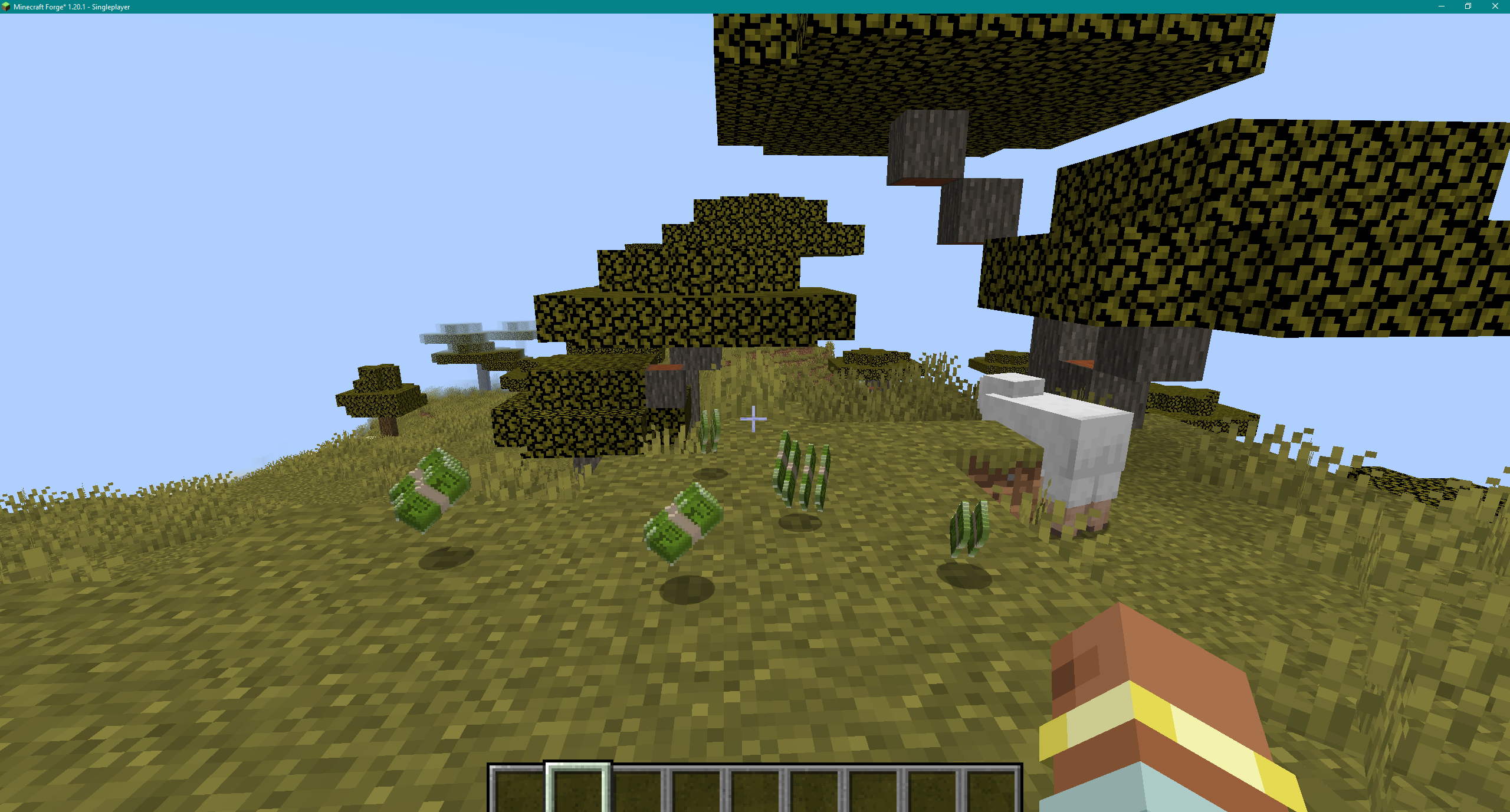Image resolution: width=1510 pixels, height=812 pixels.
Task: Click the Minecraft Forge grass block title icon
Action: pos(6,7)
